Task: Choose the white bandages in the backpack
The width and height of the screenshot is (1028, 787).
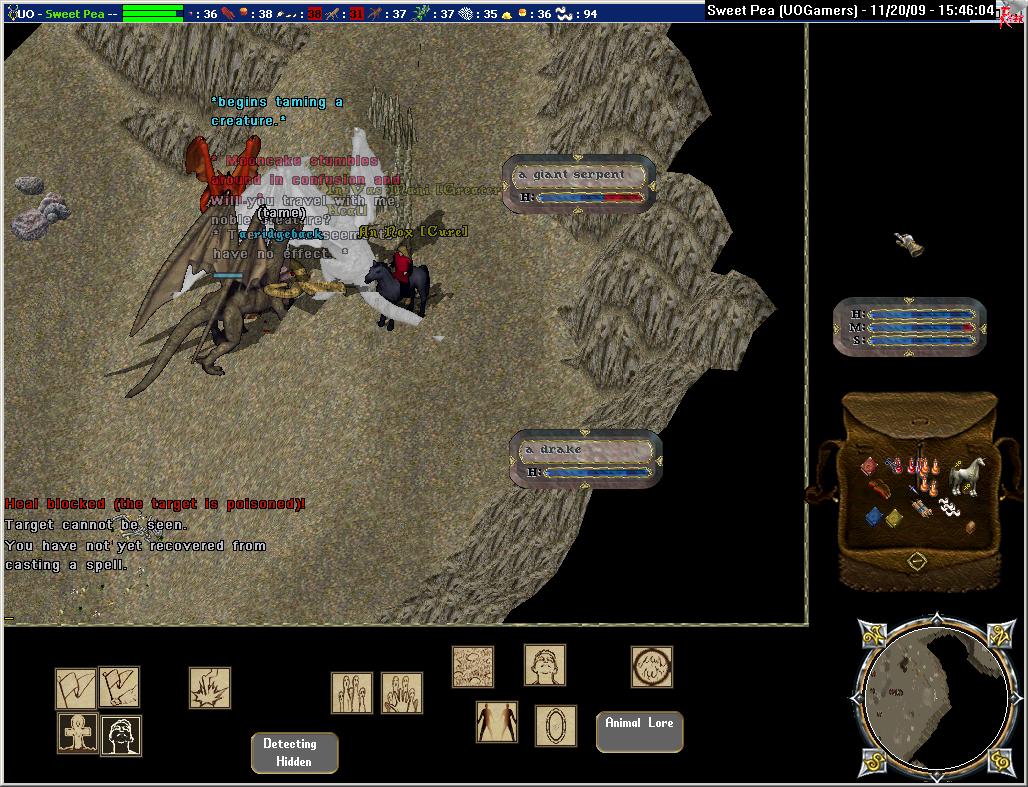Action: click(x=951, y=507)
